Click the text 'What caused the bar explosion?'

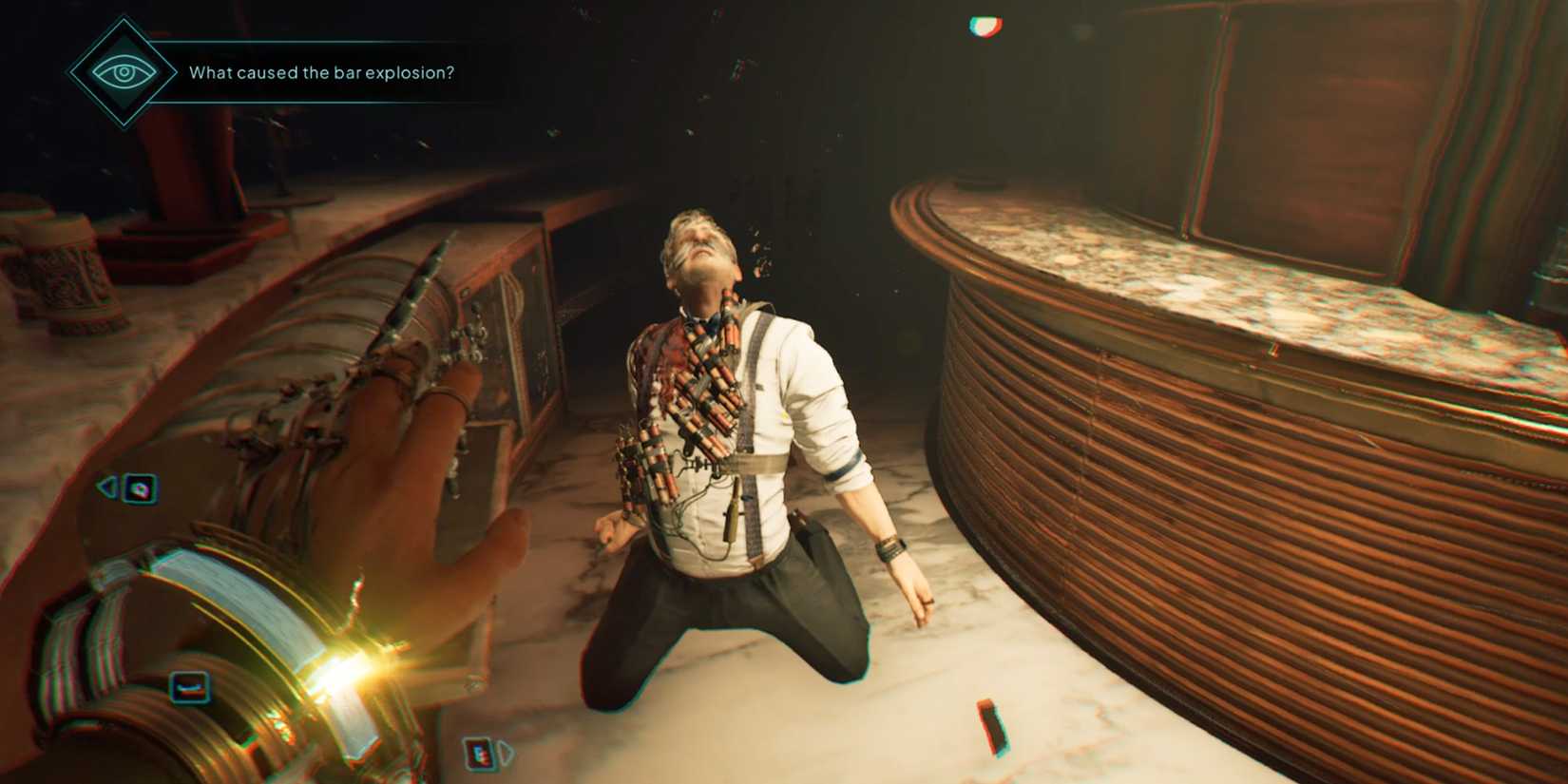click(x=323, y=70)
